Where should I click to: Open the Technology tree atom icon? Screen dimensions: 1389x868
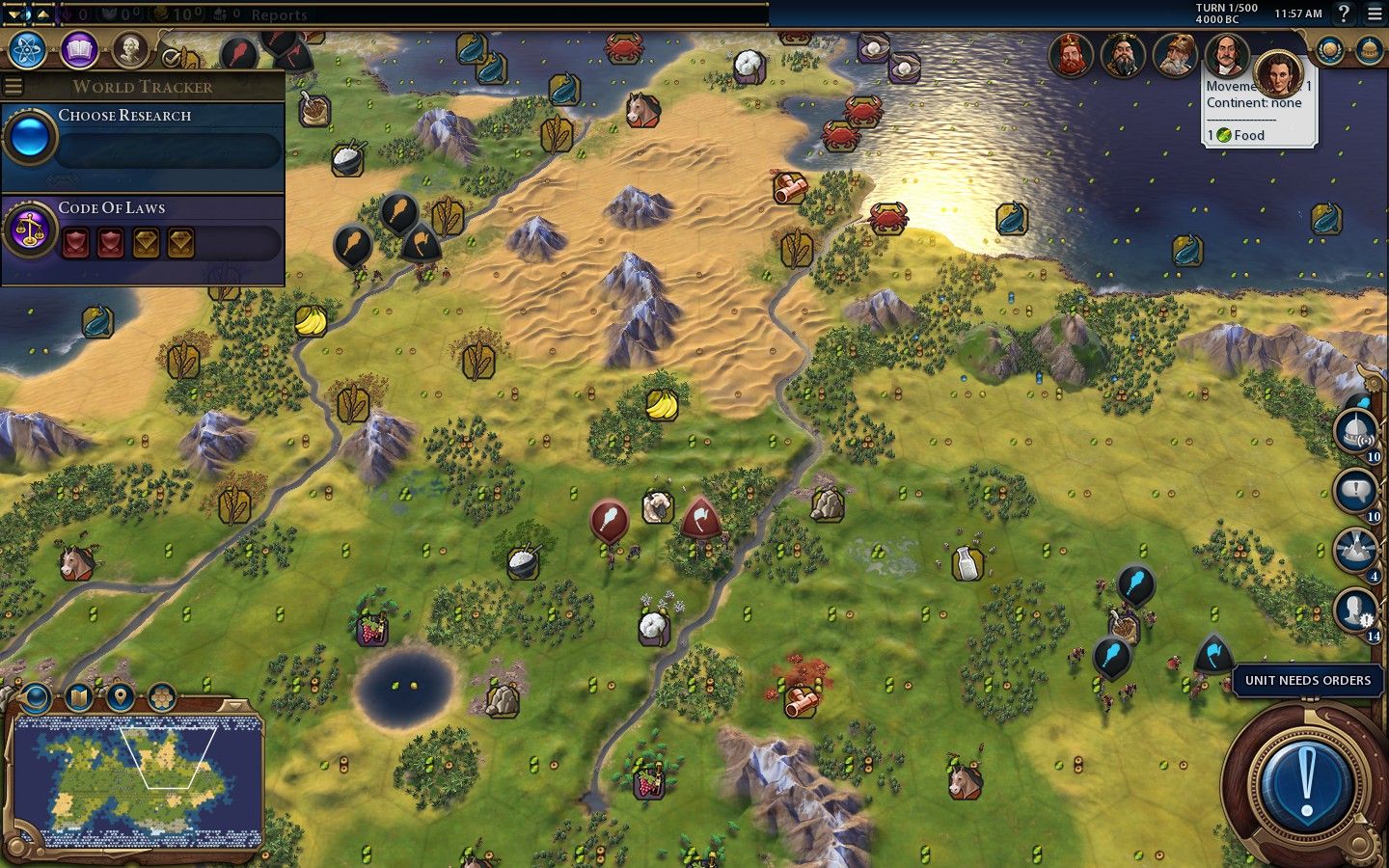pyautogui.click(x=27, y=50)
